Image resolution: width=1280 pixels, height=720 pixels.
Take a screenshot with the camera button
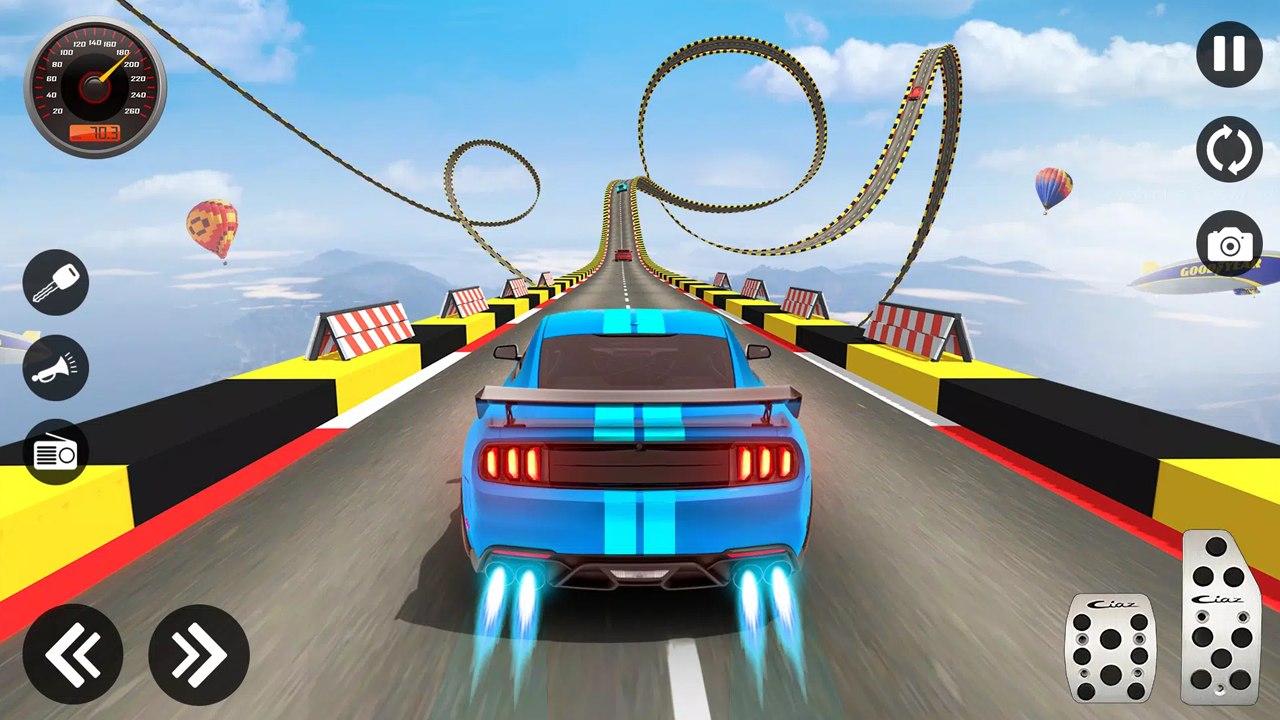tap(1229, 242)
